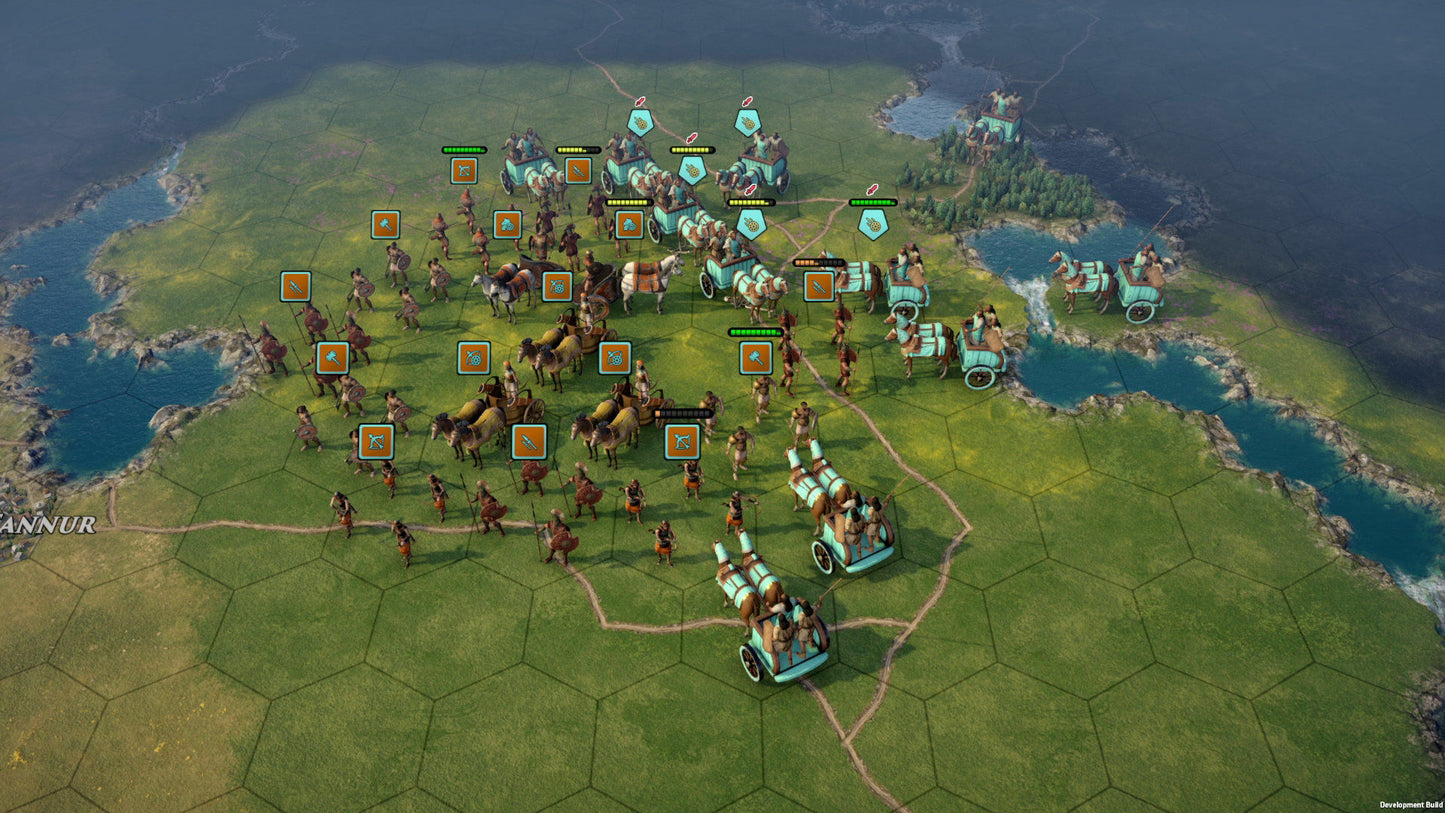Select the topmost bow icon above the chariots
Viewport: 1445px width, 813px height.
click(x=465, y=172)
